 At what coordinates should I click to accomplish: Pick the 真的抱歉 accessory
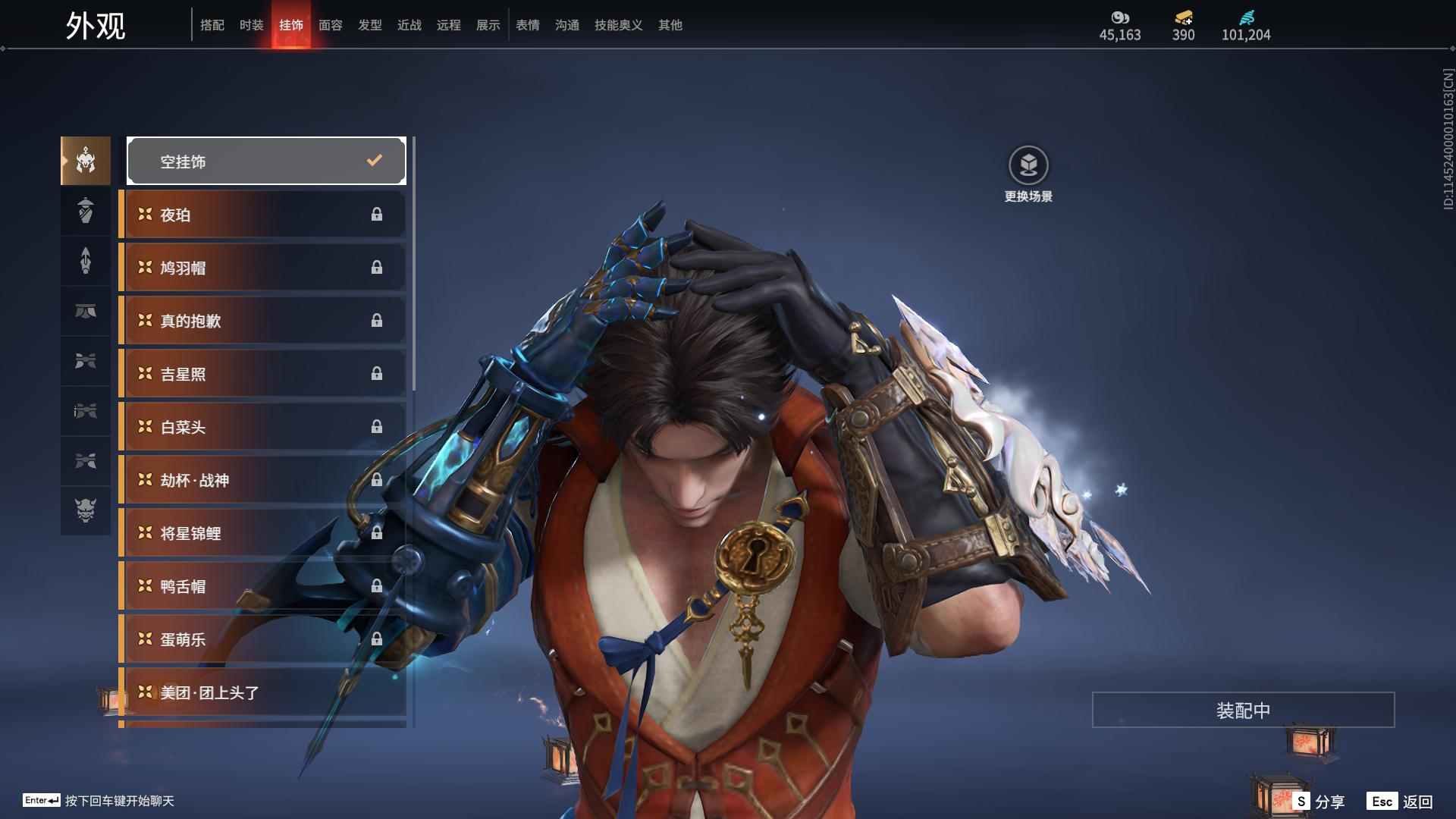262,321
